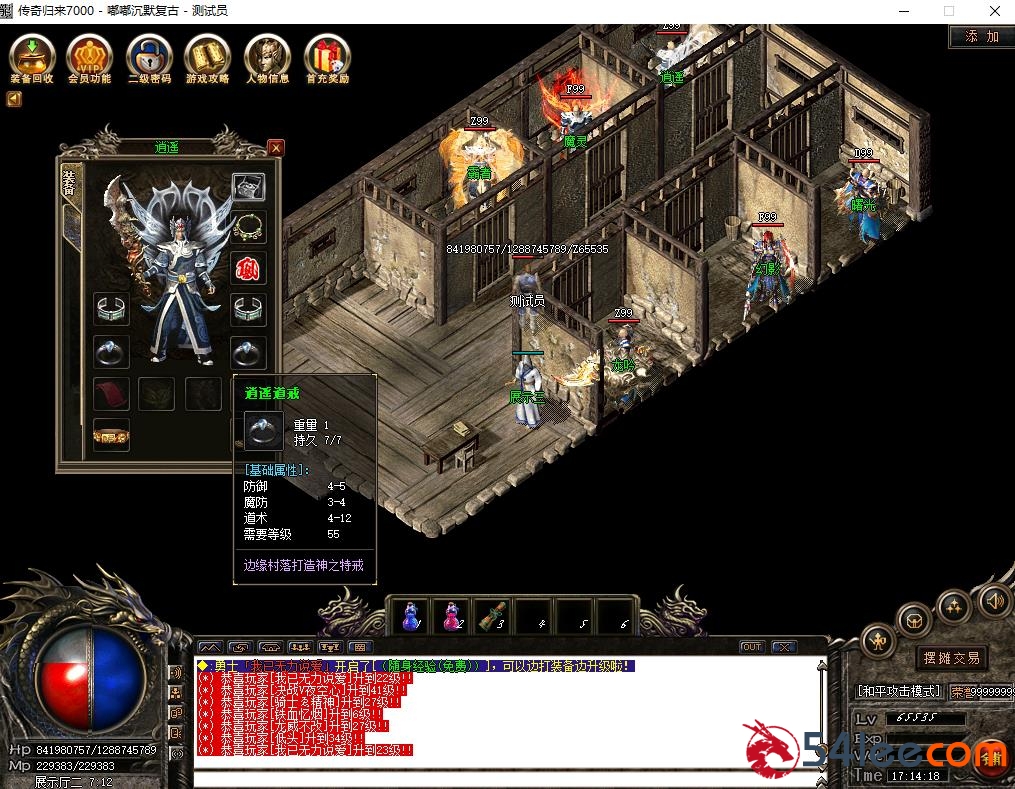Click the OUT button above chat

[752, 647]
